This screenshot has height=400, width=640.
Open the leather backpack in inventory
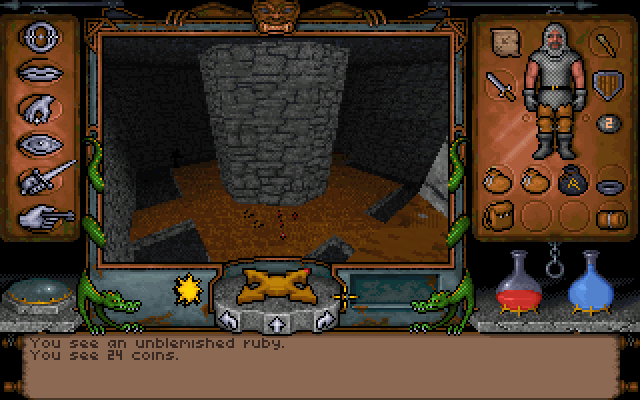(499, 214)
